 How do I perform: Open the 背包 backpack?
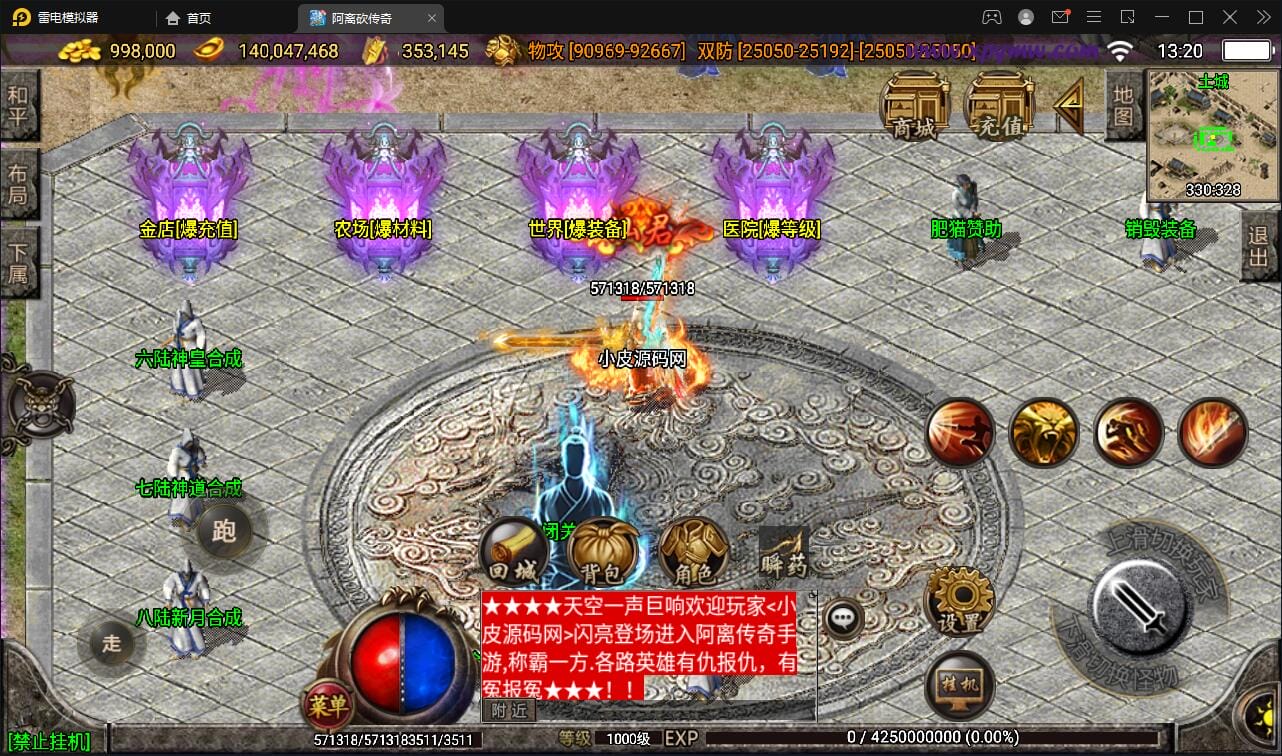[603, 553]
